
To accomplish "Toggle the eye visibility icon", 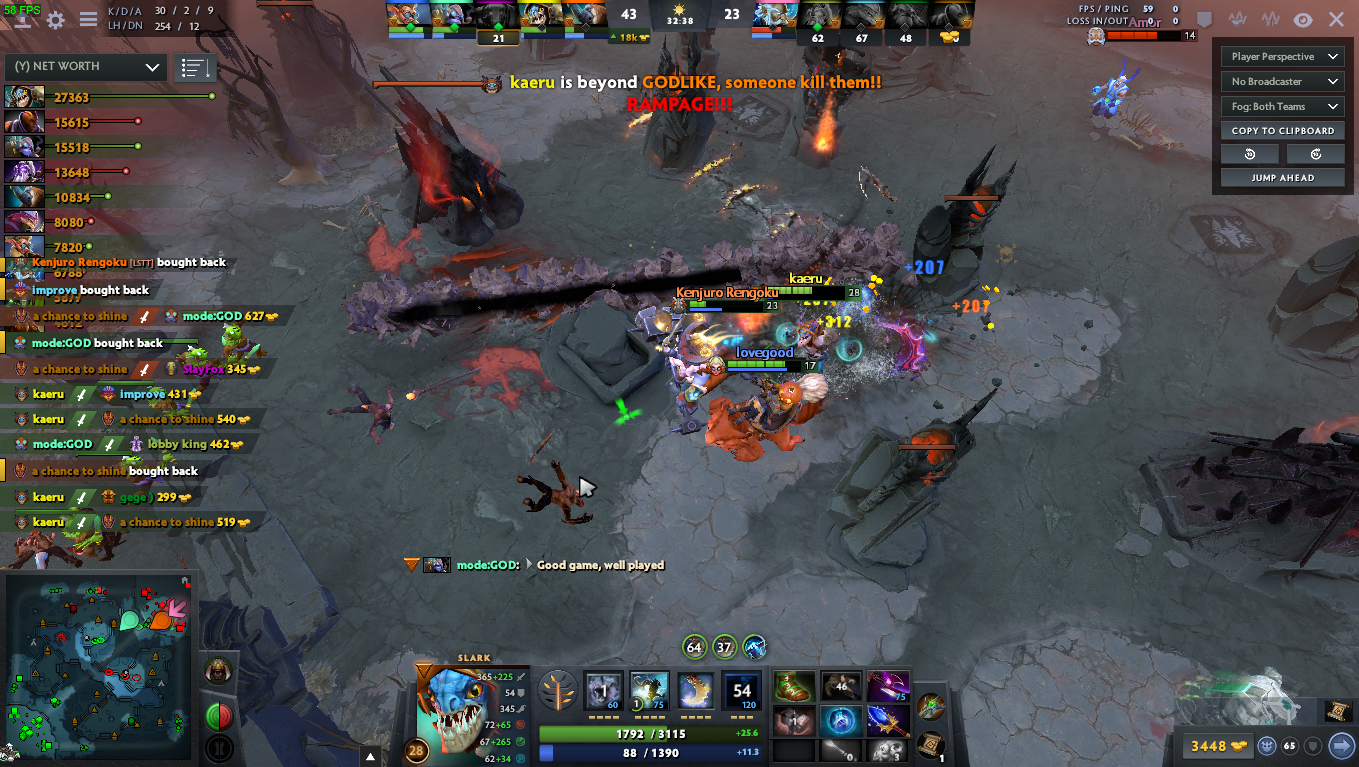I will (x=1303, y=20).
